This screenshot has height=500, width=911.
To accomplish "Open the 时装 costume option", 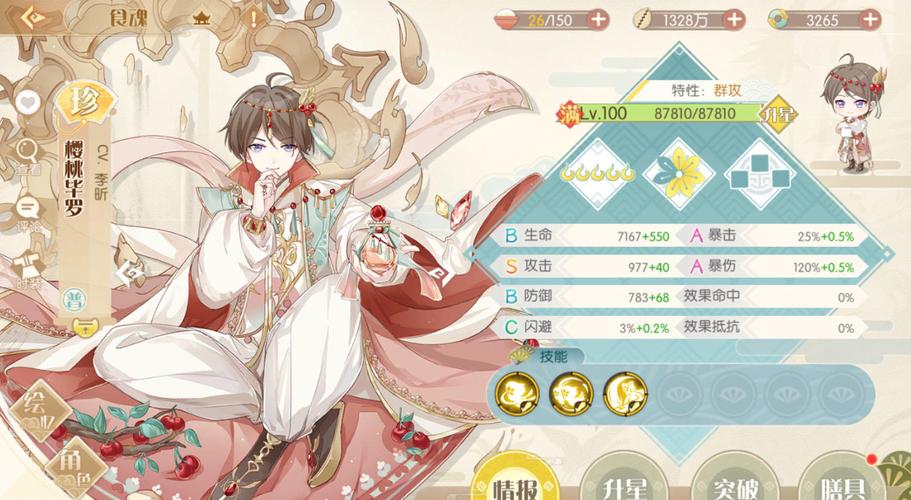I will (29, 267).
